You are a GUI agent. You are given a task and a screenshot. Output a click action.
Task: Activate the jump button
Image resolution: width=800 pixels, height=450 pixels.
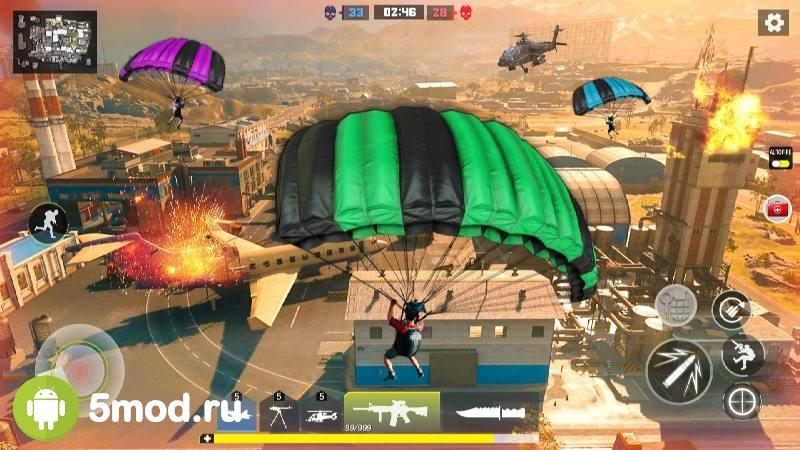pyautogui.click(x=742, y=354)
